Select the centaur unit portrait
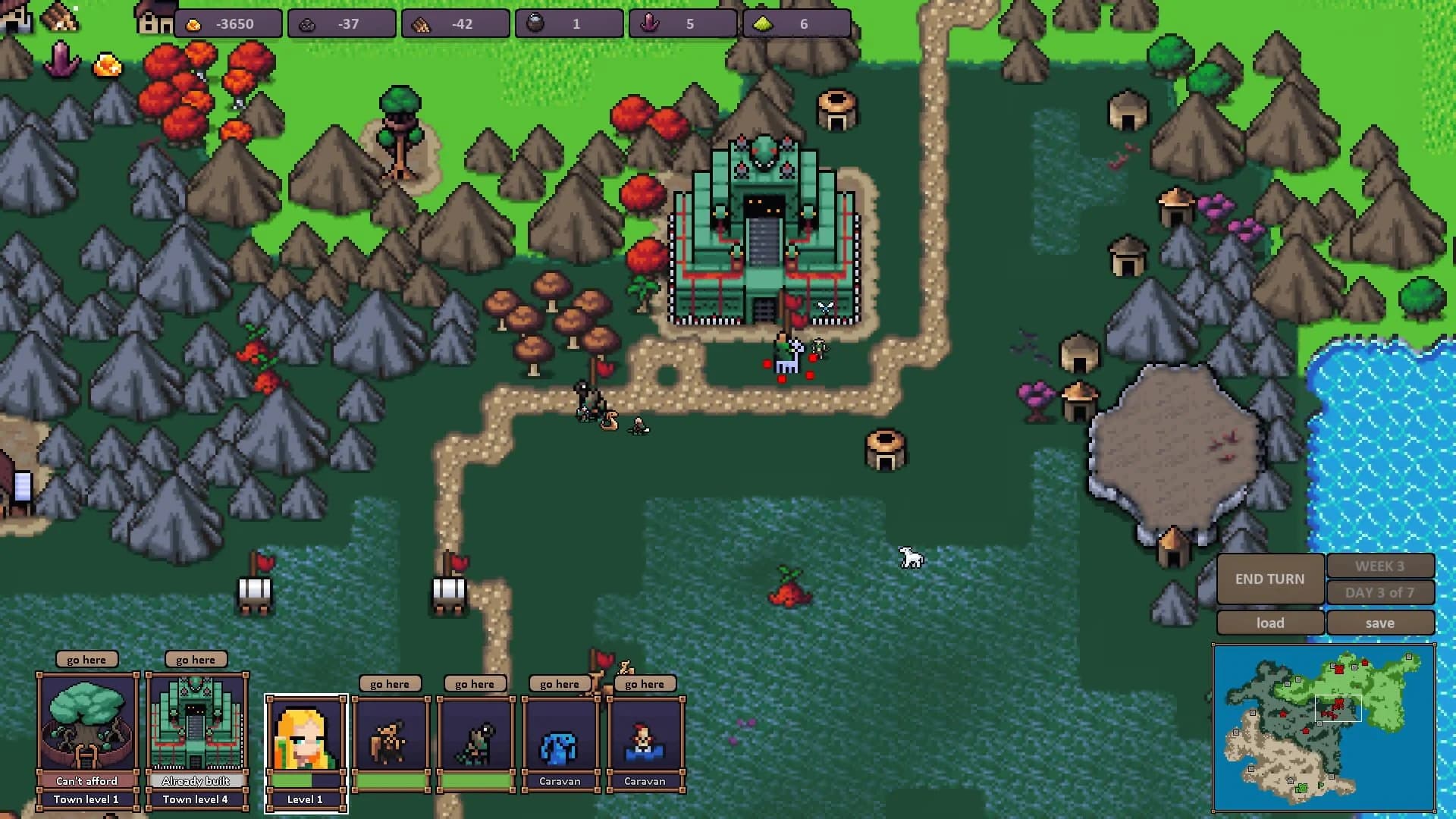The height and width of the screenshot is (819, 1456). tap(391, 739)
